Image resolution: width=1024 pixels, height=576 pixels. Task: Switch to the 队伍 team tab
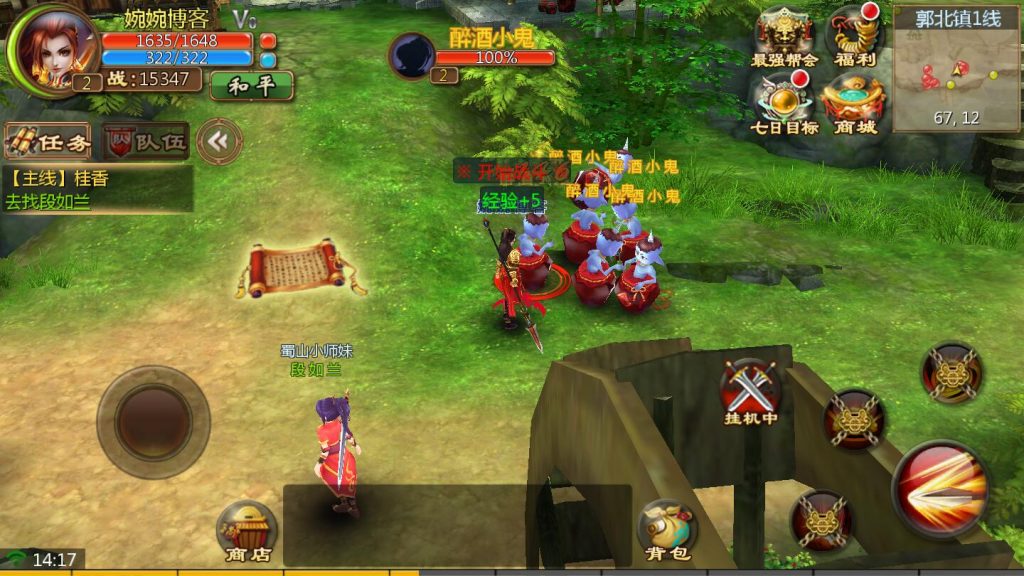(x=147, y=142)
